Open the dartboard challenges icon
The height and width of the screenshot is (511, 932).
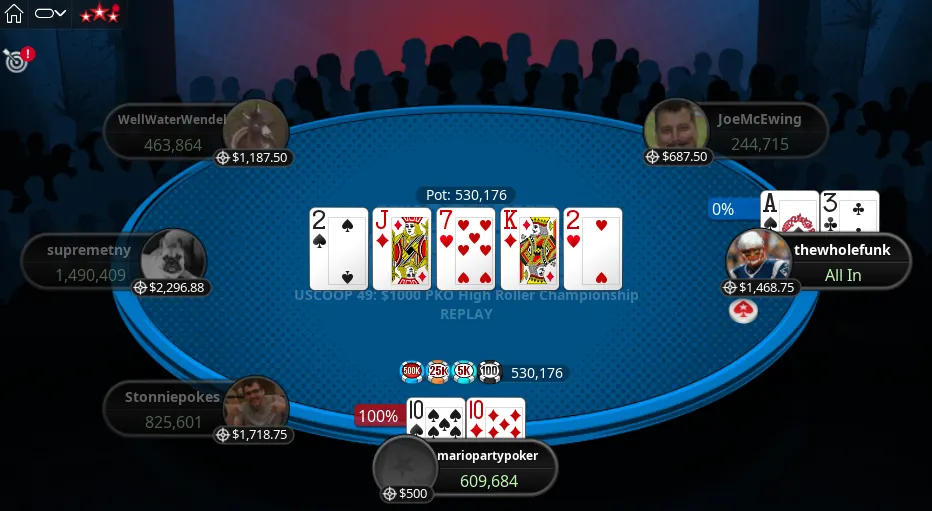pos(15,61)
